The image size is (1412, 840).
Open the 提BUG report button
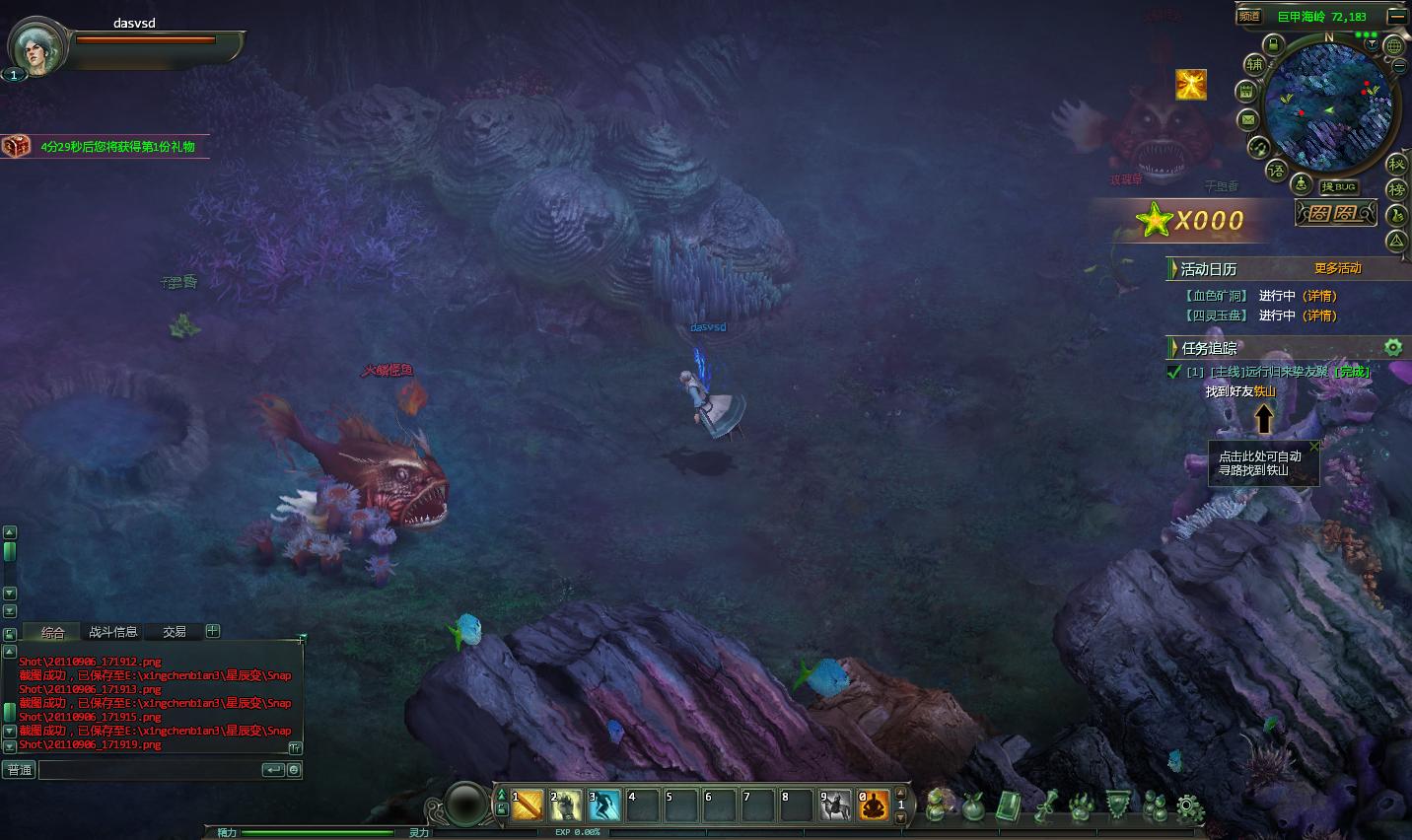[x=1339, y=186]
